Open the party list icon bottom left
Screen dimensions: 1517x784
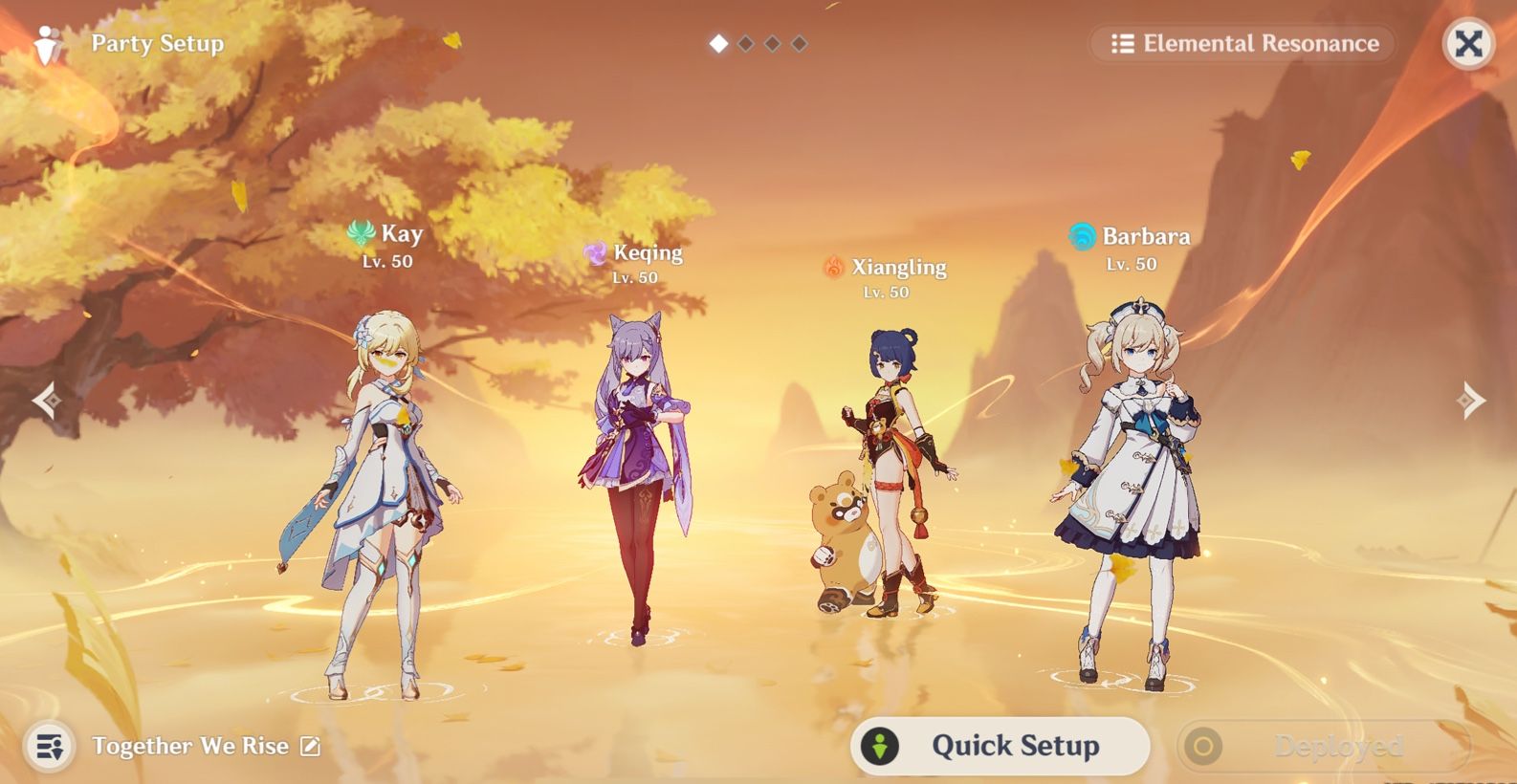[x=51, y=746]
